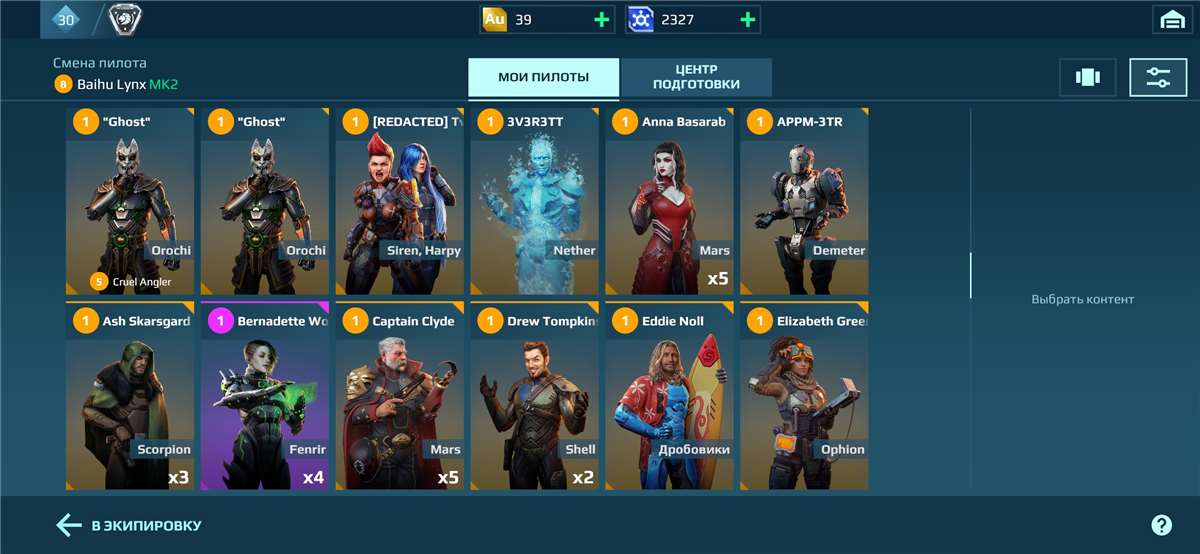
Task: Select the 3V3R3TT Nether pilot
Action: point(534,200)
